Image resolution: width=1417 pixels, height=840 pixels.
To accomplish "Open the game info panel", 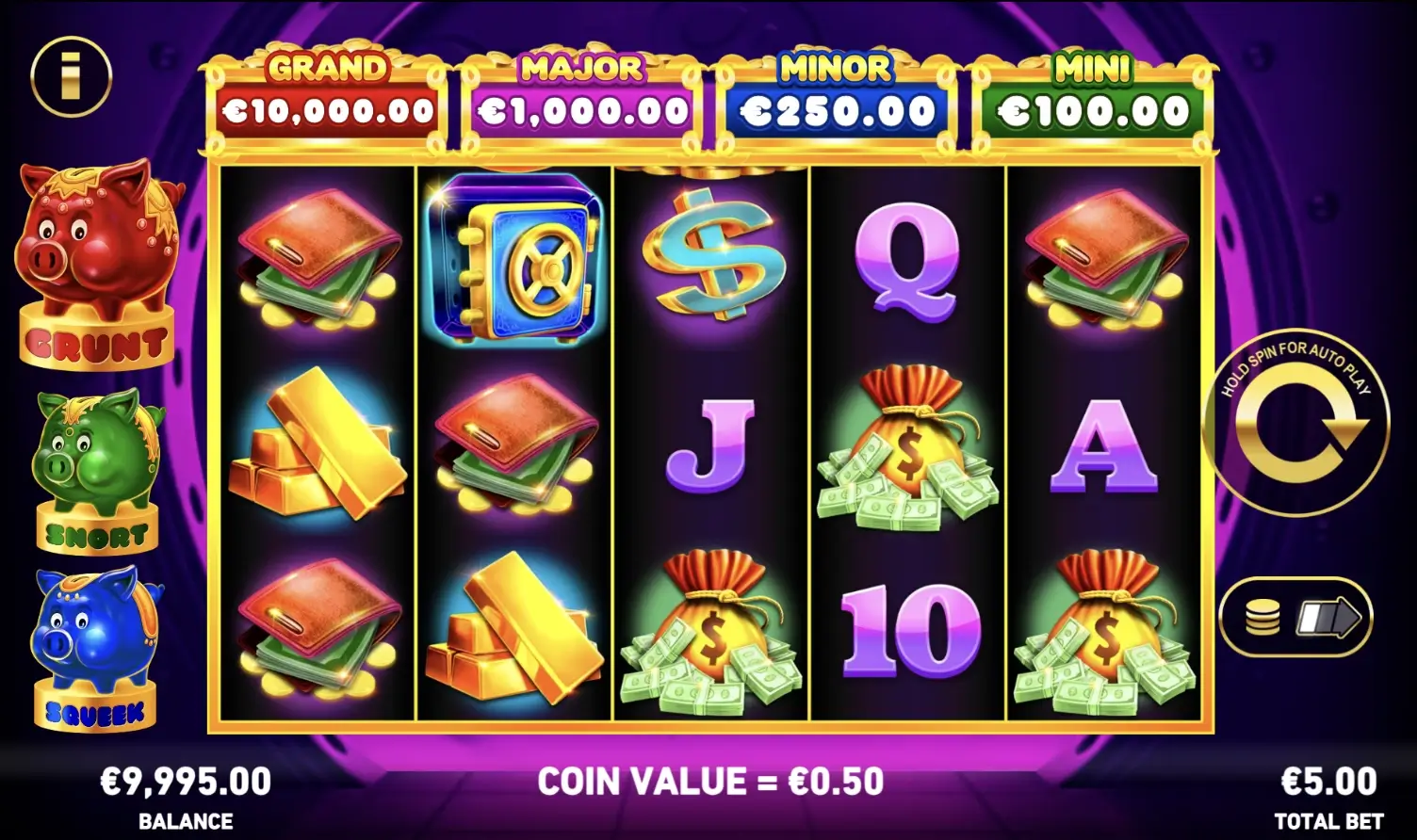I will click(x=71, y=76).
